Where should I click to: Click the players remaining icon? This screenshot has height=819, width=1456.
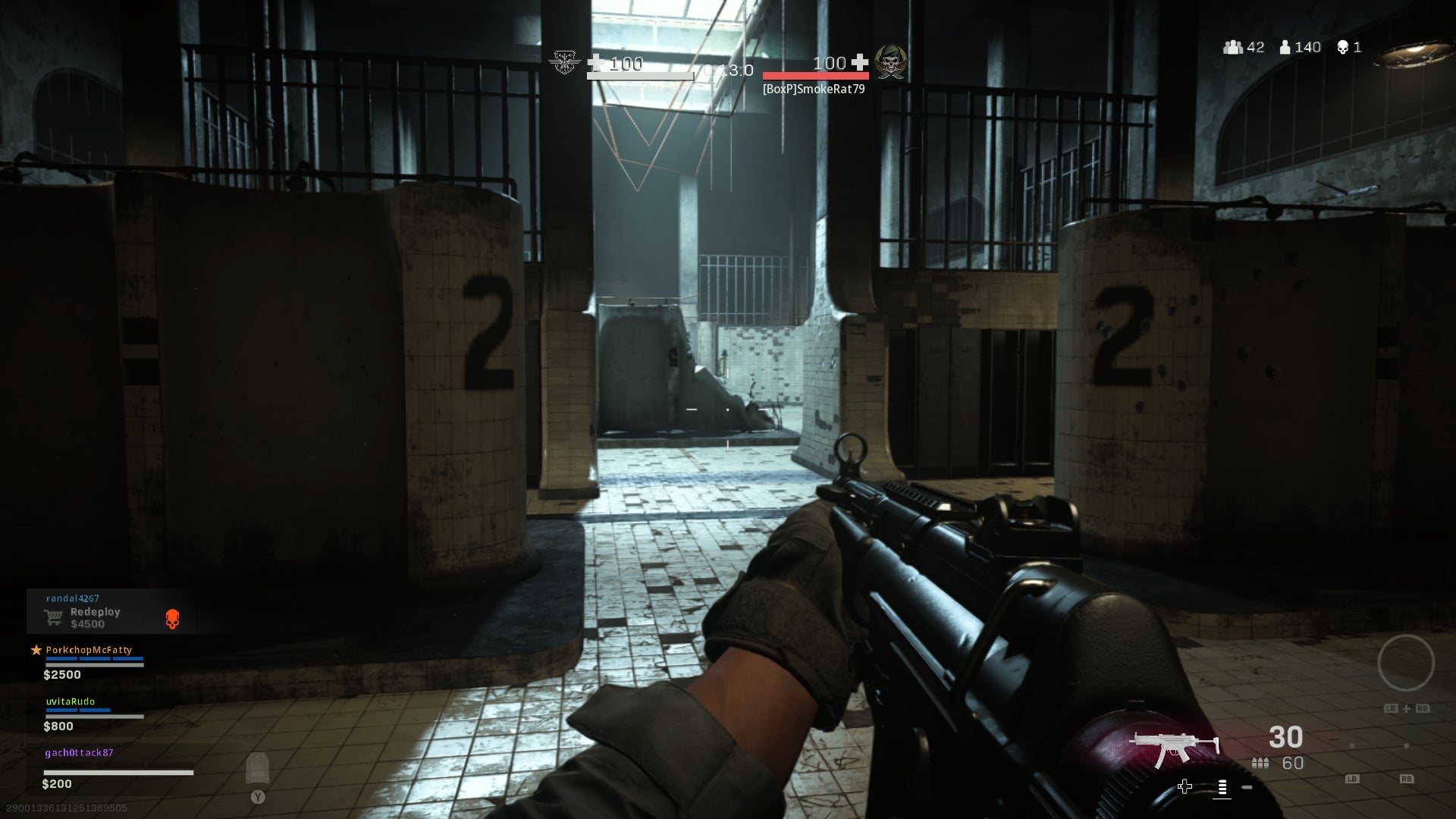click(x=1285, y=47)
